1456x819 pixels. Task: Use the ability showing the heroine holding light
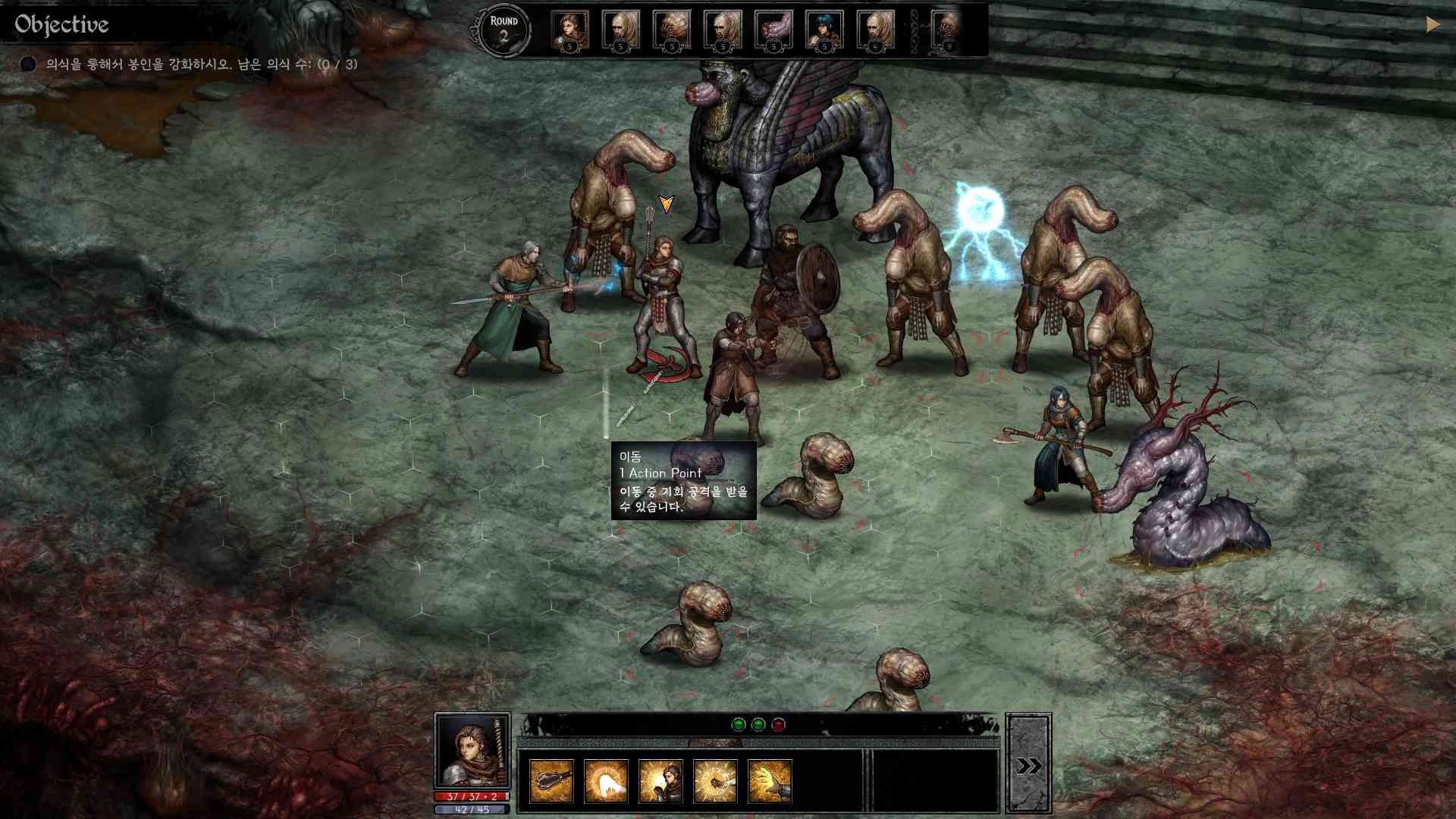coord(661,780)
